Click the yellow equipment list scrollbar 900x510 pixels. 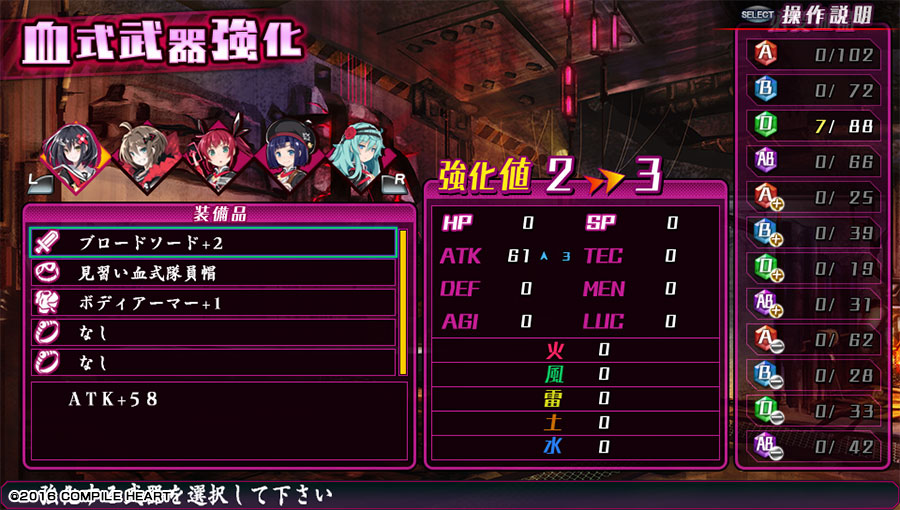tap(403, 301)
